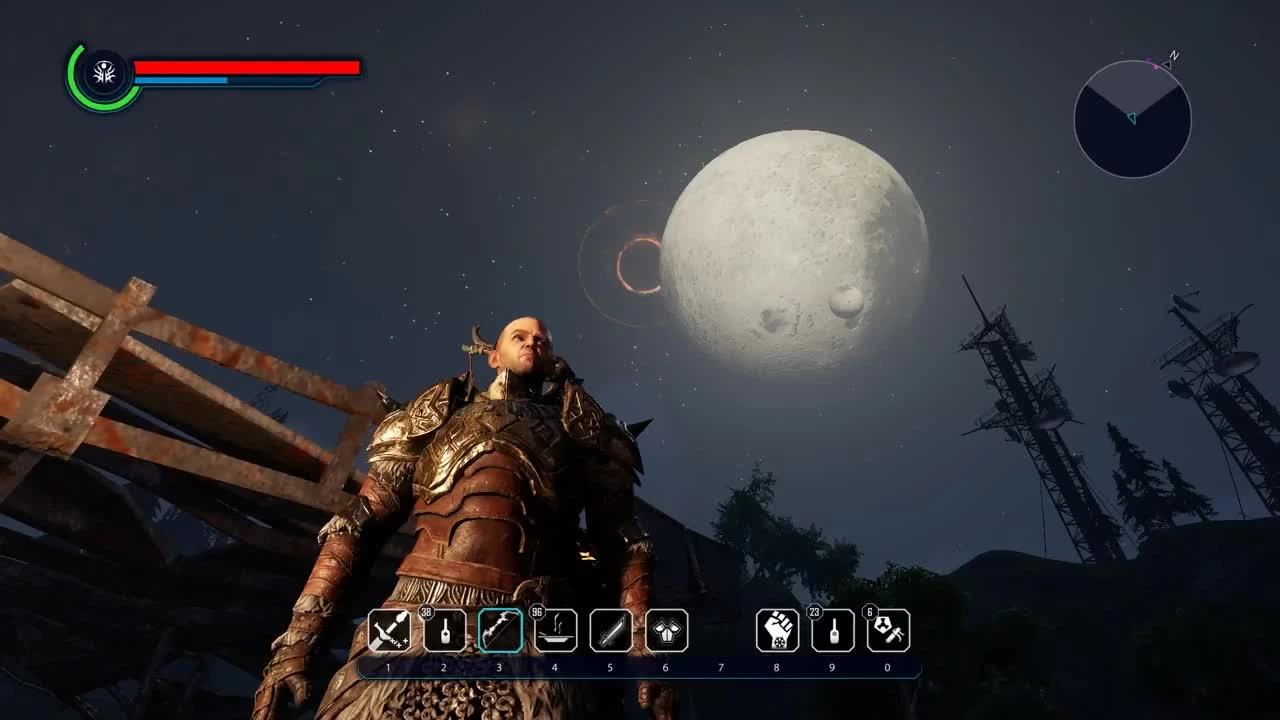Use the elixir bottle in slot 9

tap(832, 632)
